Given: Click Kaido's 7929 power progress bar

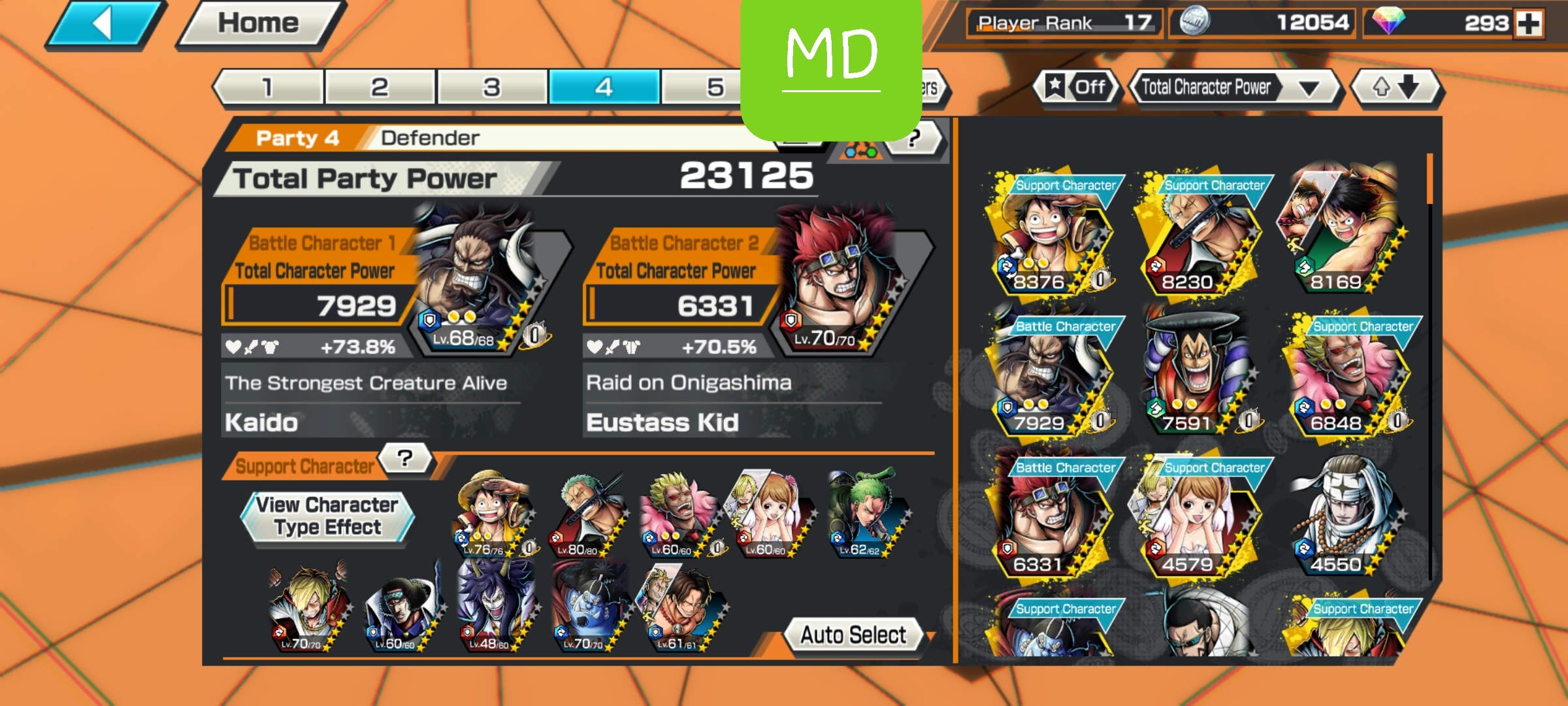Looking at the screenshot, I should click(x=314, y=304).
